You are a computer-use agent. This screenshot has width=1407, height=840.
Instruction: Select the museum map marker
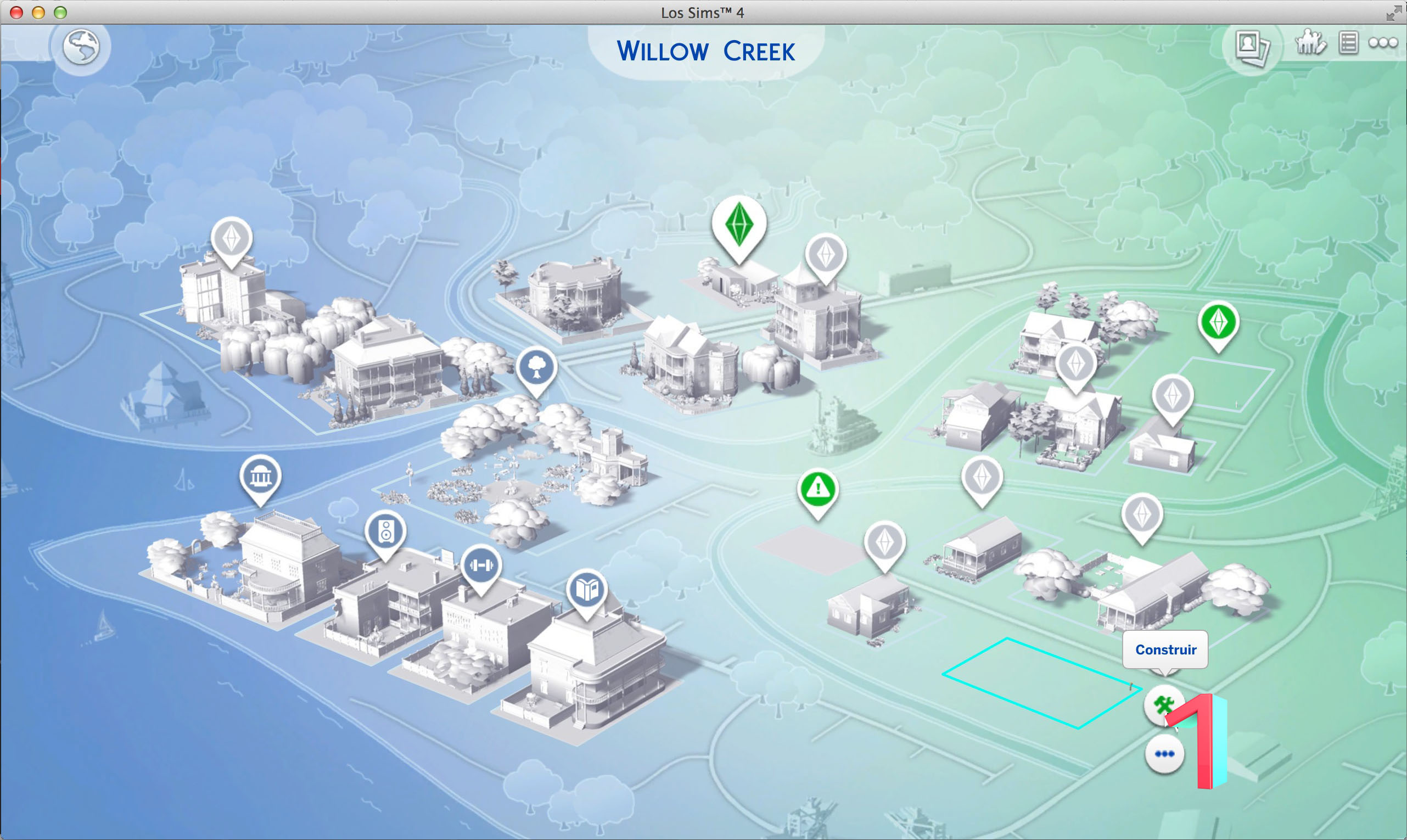[x=260, y=477]
